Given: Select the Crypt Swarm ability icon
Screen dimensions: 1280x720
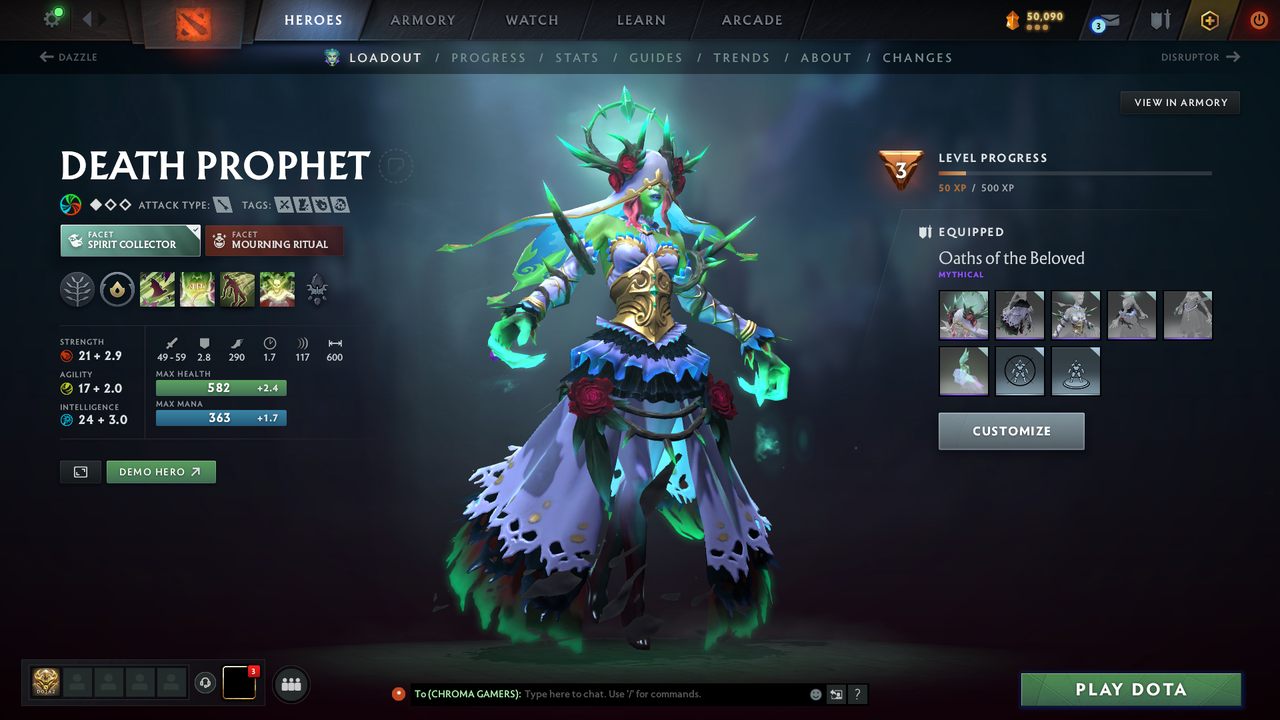Looking at the screenshot, I should point(157,289).
